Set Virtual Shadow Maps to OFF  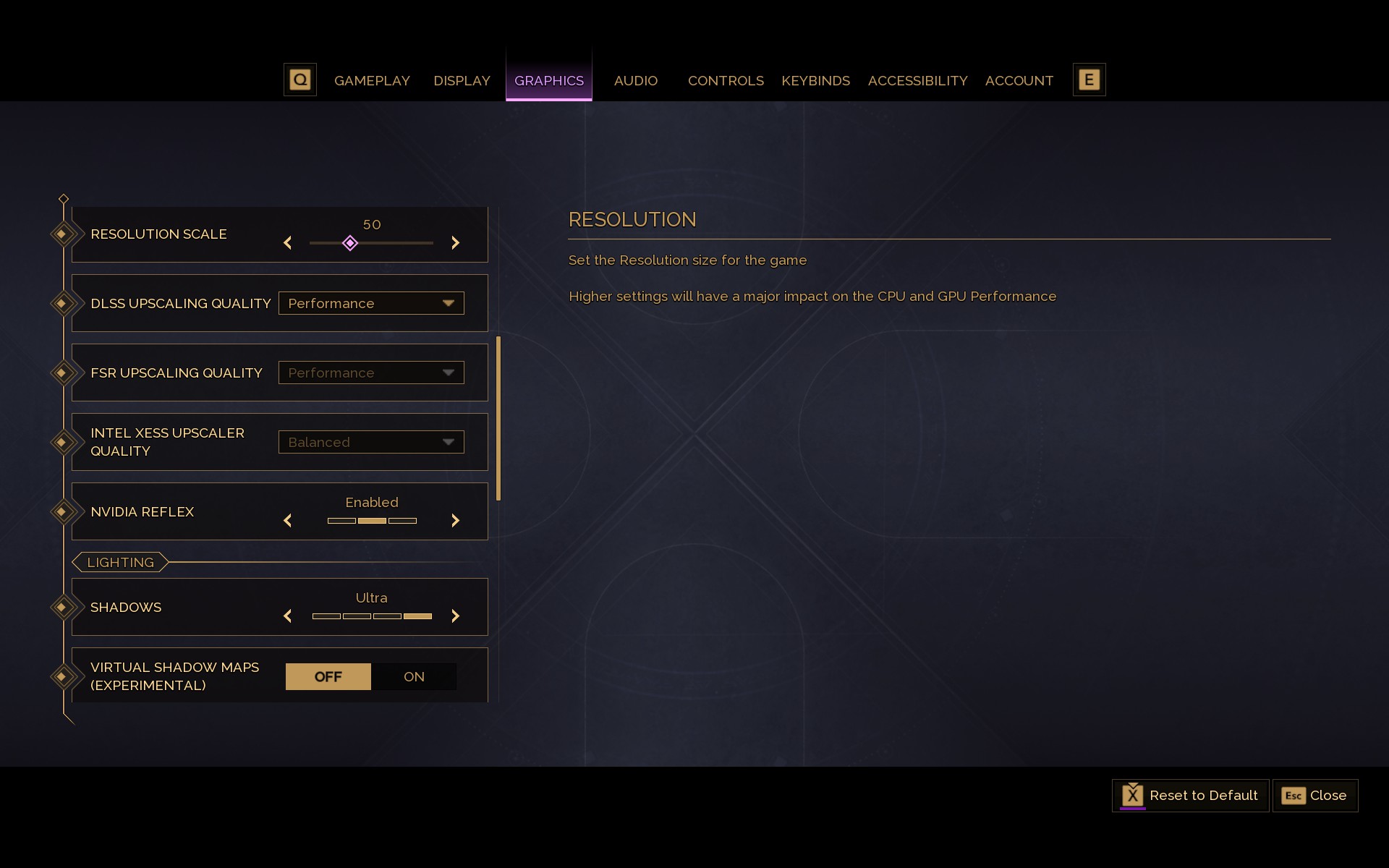(x=328, y=676)
